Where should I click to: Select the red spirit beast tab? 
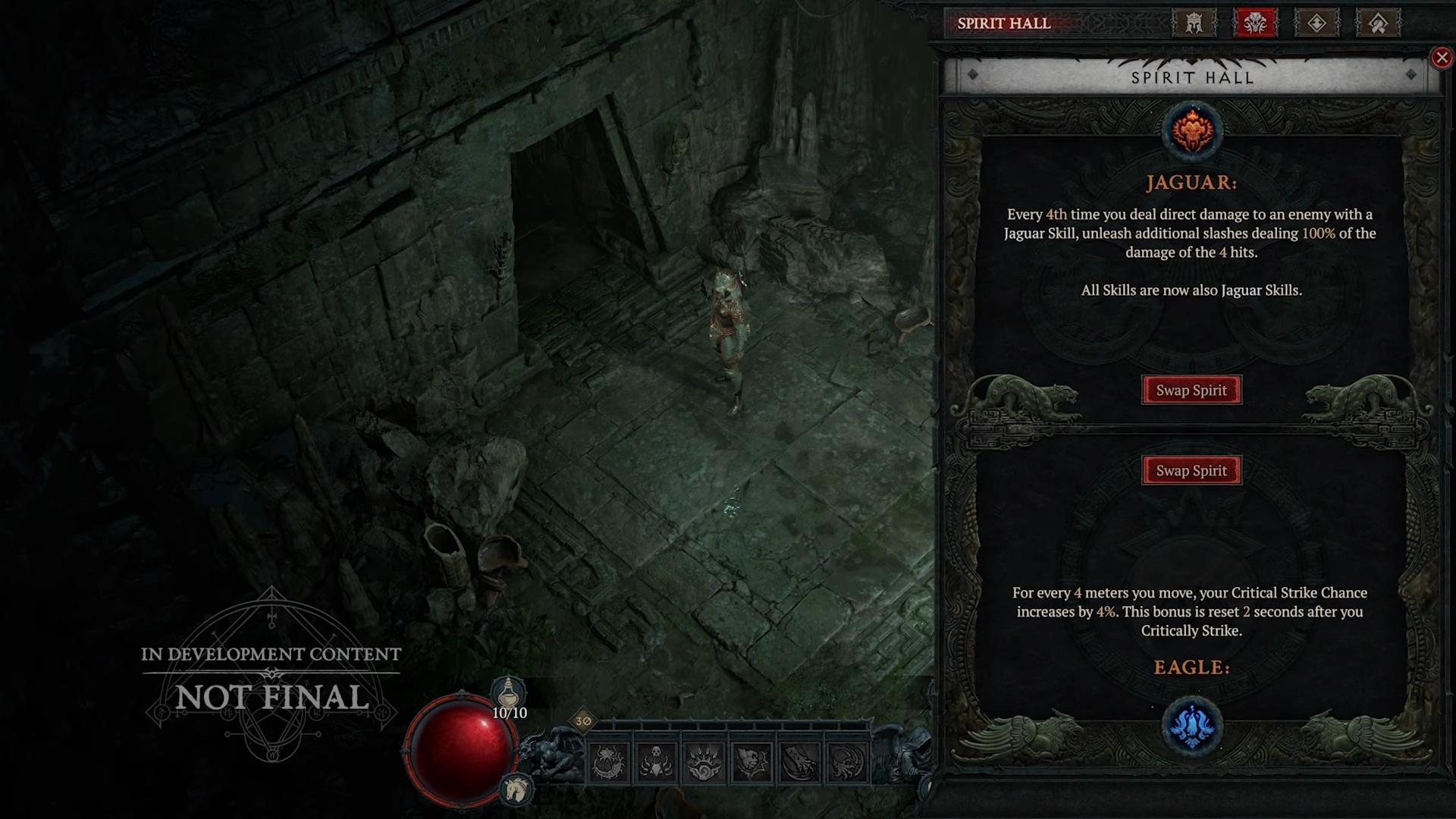point(1255,24)
